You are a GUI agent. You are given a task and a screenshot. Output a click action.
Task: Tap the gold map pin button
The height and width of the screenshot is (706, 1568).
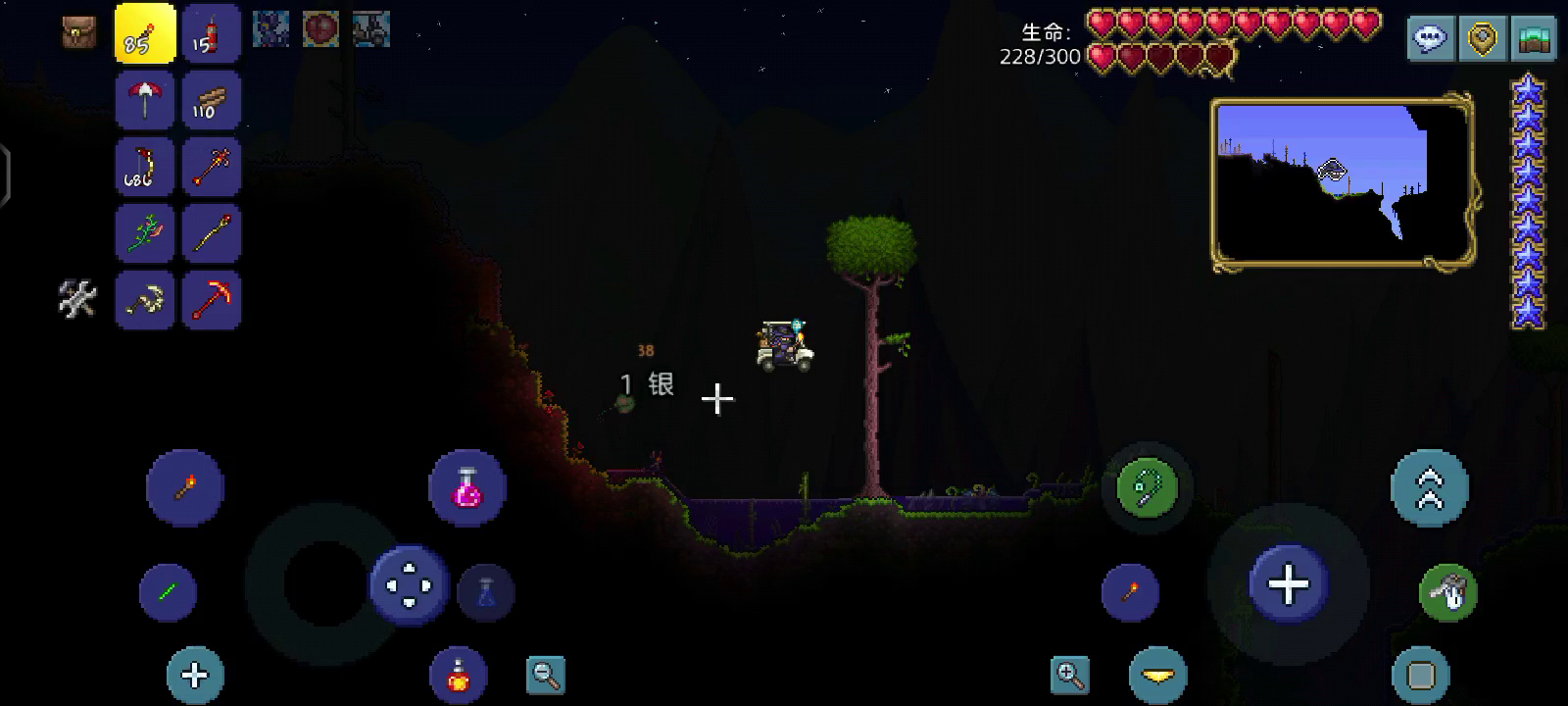pos(1482,39)
